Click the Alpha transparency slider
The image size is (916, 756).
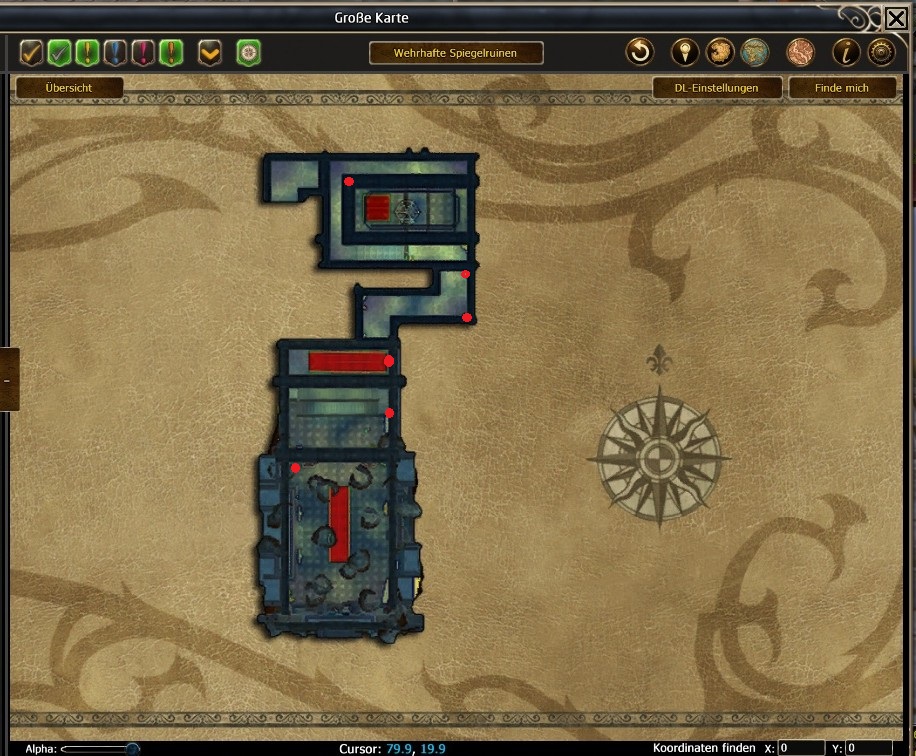100,748
